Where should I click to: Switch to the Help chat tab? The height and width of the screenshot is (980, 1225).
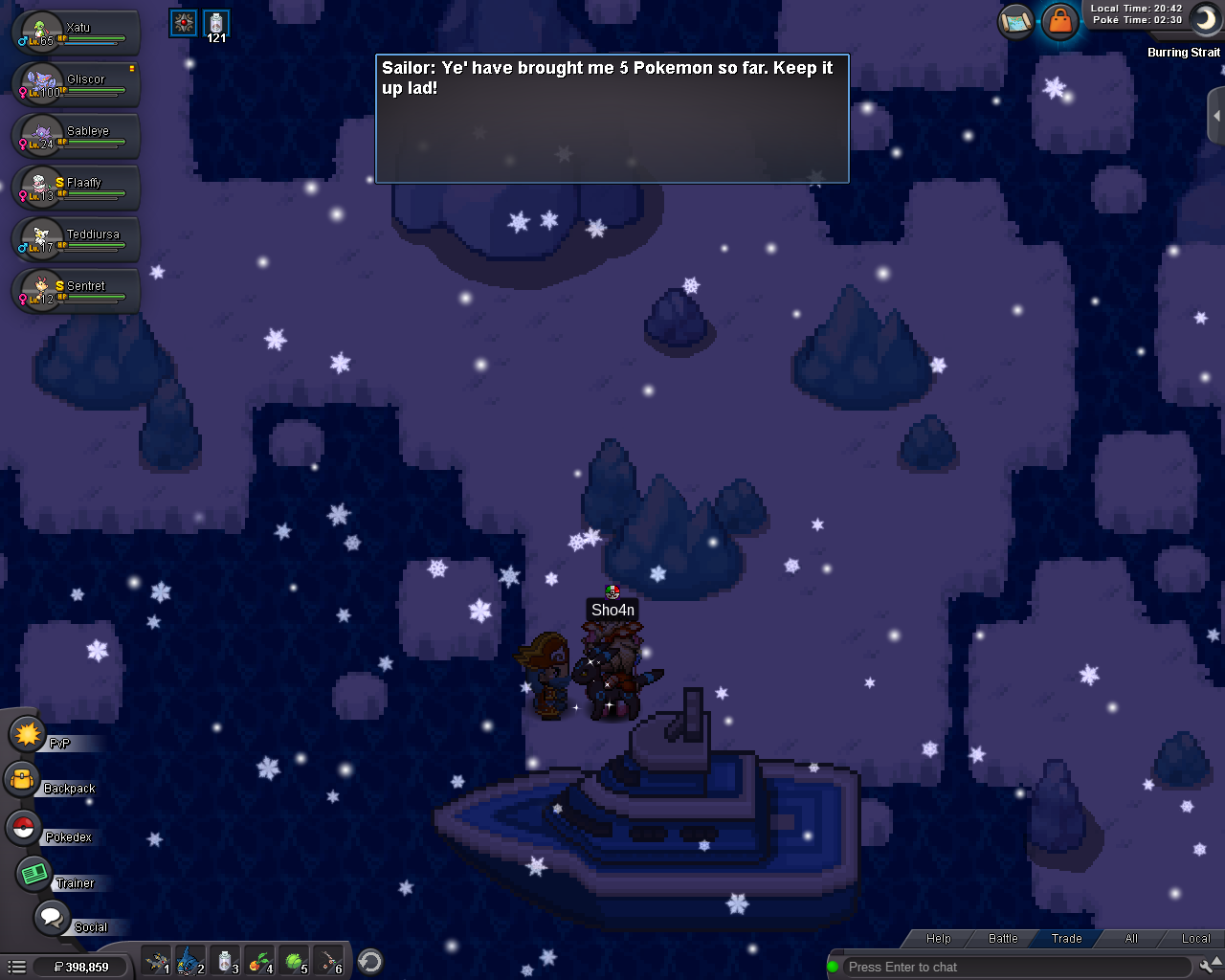tap(939, 939)
